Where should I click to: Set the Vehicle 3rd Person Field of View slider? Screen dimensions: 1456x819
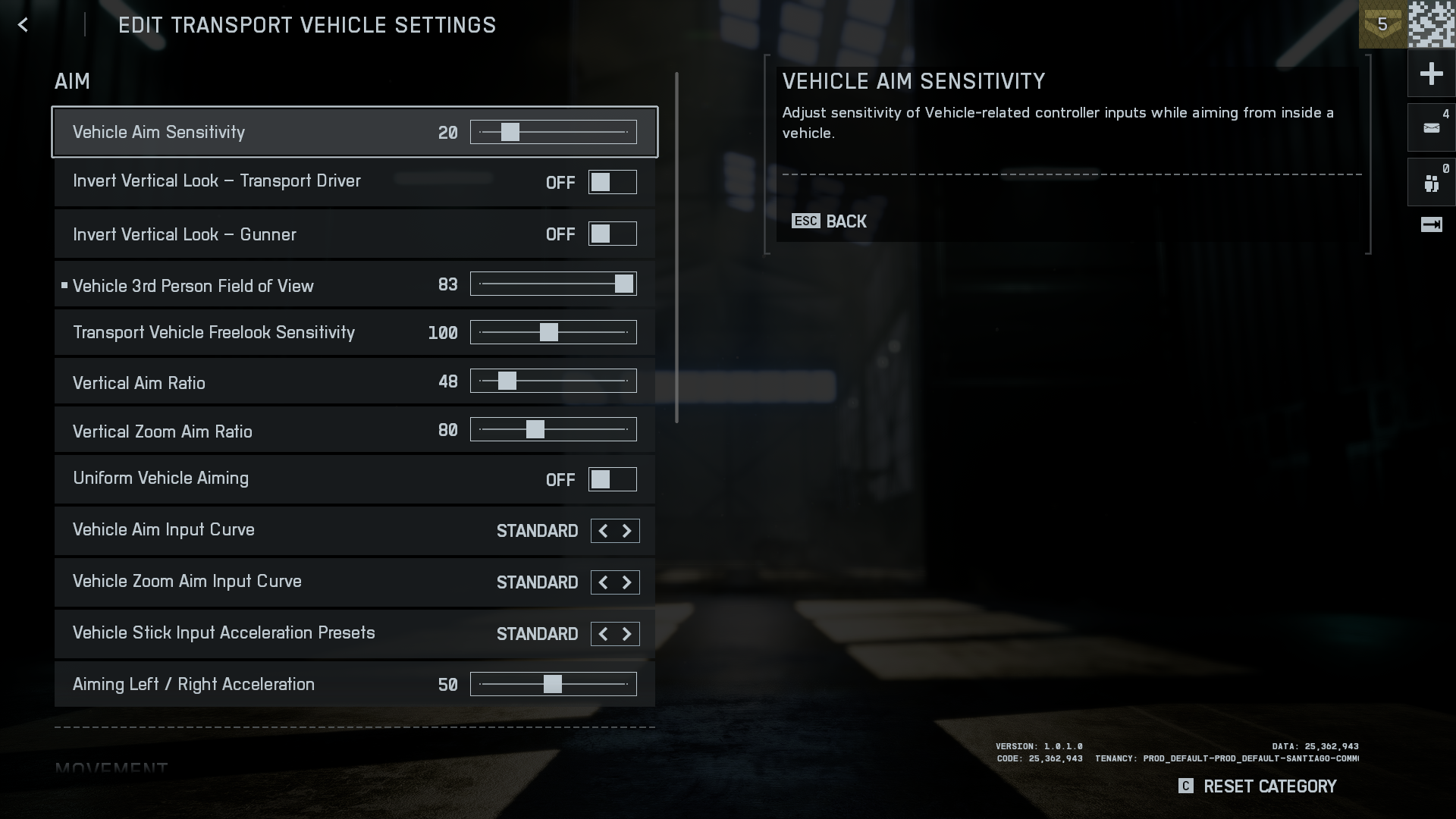(623, 284)
